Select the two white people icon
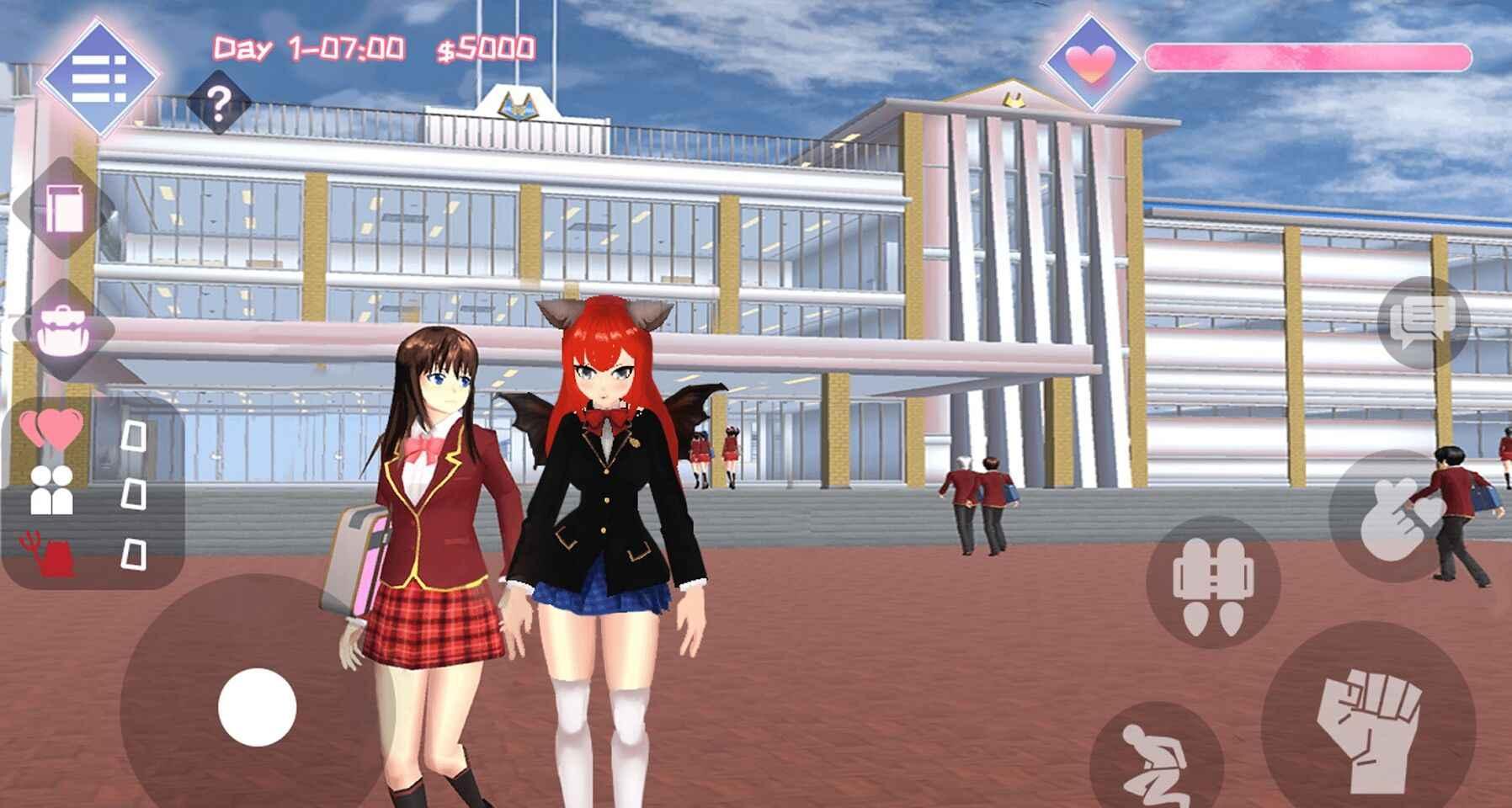This screenshot has width=1512, height=808. (52, 491)
